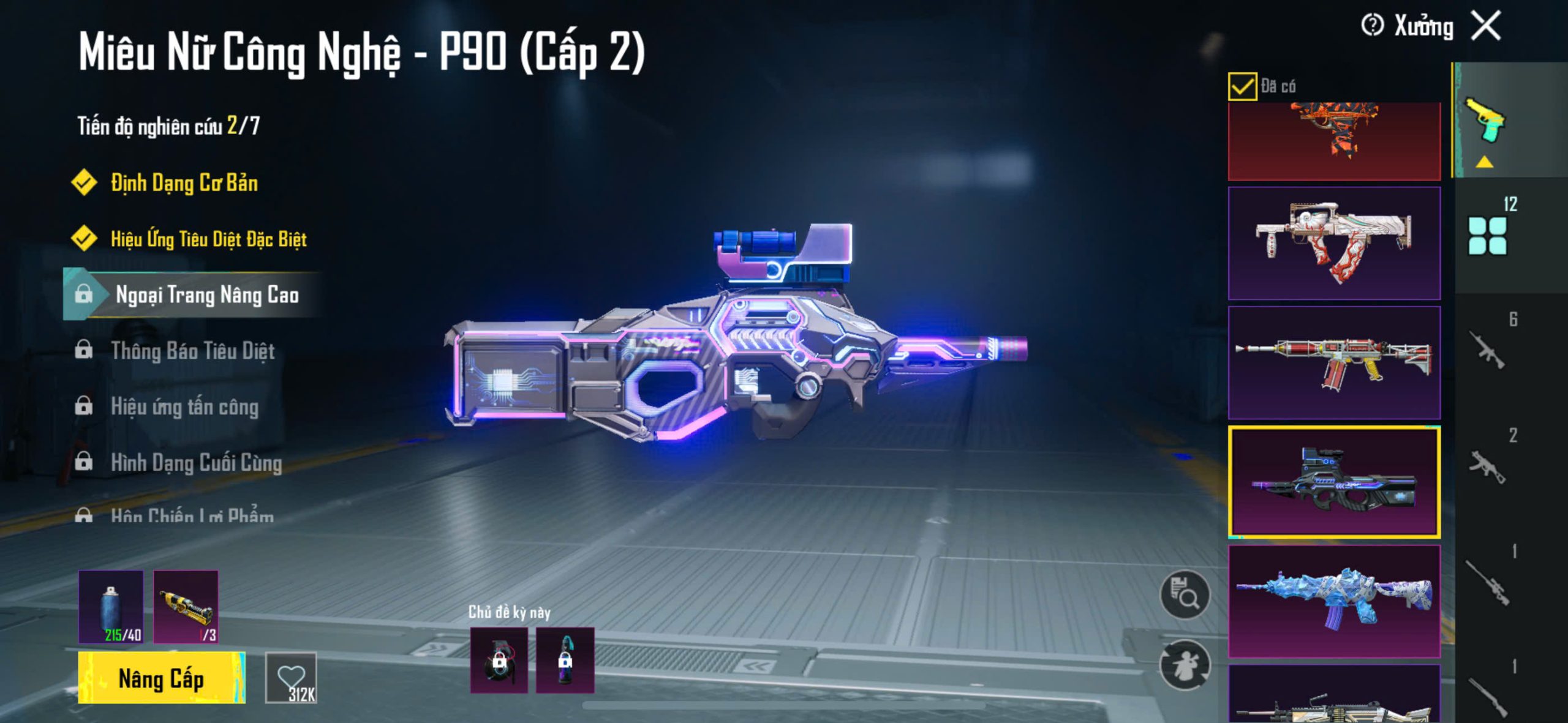Image resolution: width=1568 pixels, height=723 pixels.
Task: Select Định Dạng Cơ Bản research stage
Action: point(184,183)
